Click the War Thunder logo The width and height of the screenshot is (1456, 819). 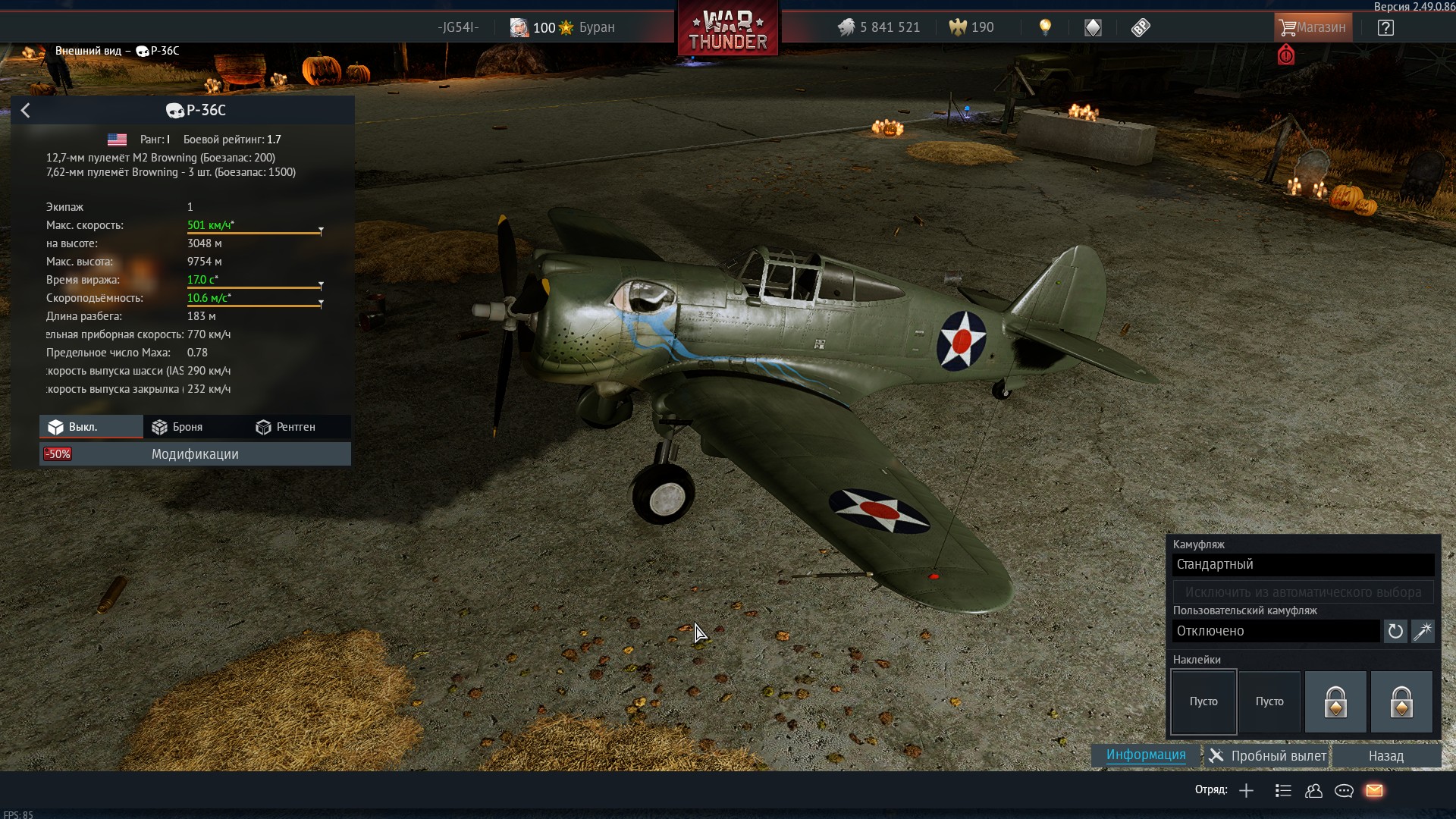[x=728, y=30]
